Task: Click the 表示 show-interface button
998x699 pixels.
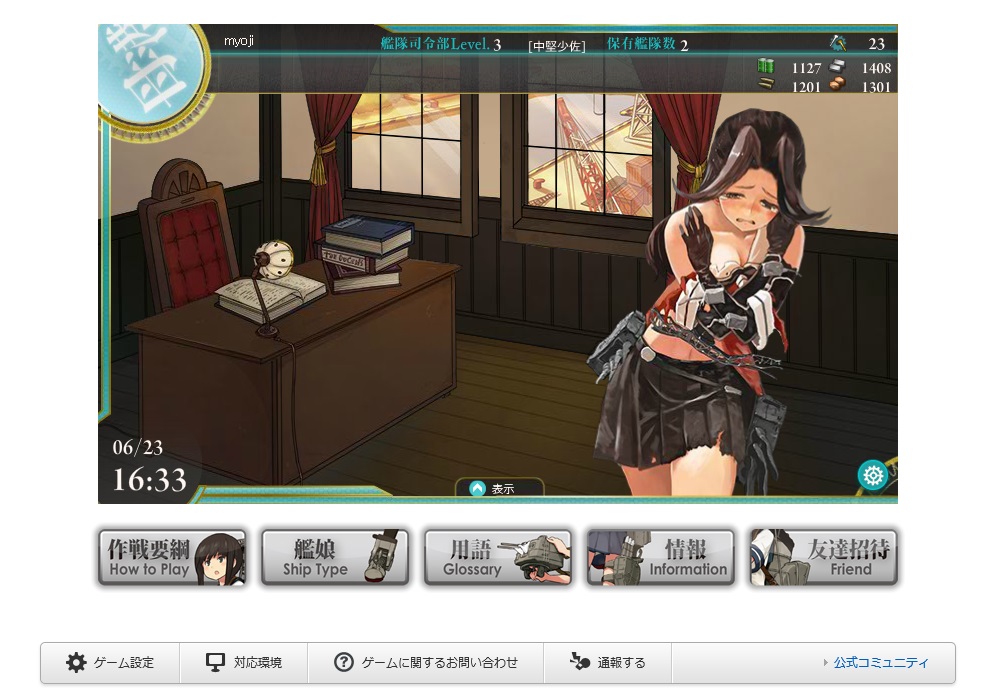Action: [x=498, y=489]
